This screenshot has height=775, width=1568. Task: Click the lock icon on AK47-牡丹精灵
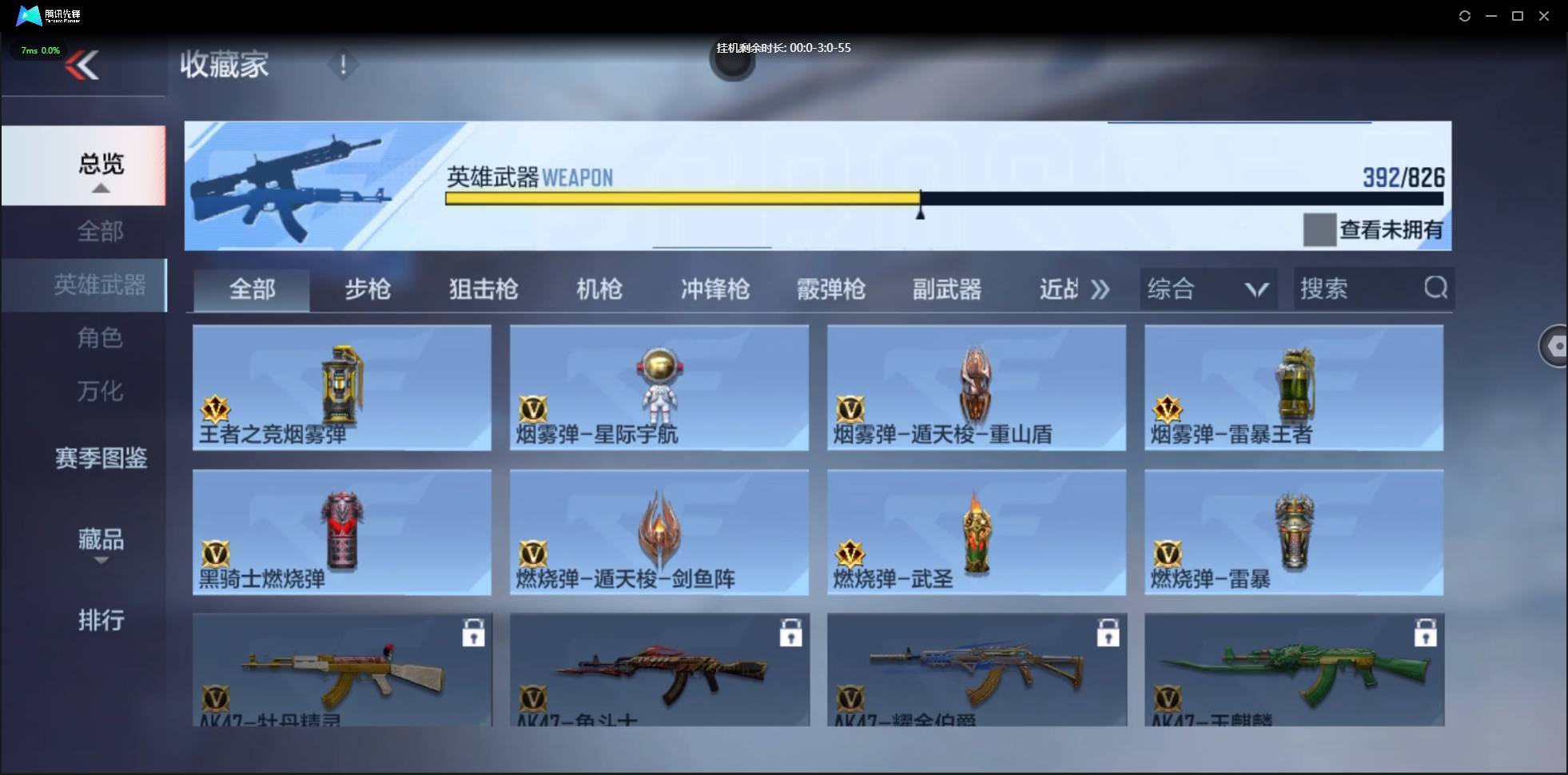[x=475, y=632]
